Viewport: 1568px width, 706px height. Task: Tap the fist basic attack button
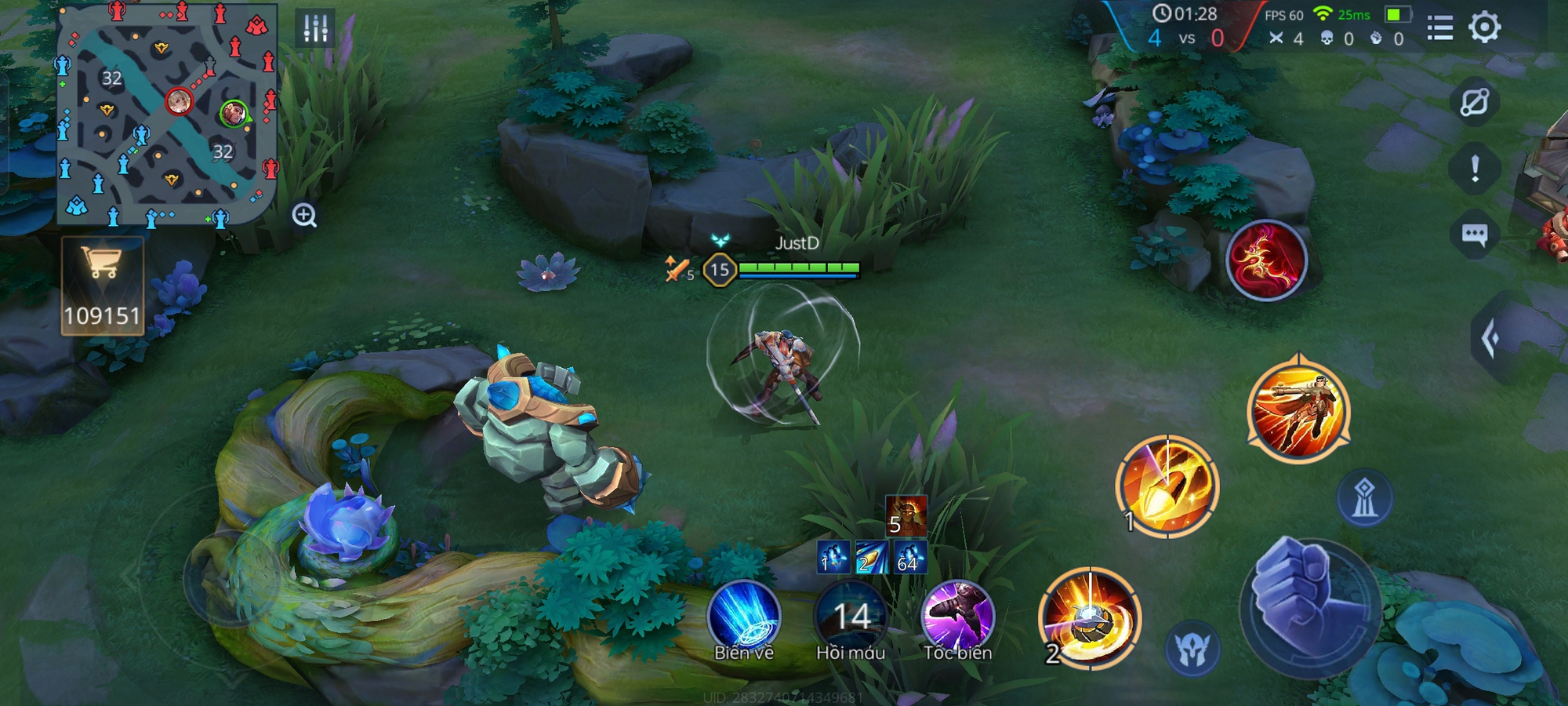click(x=1308, y=606)
